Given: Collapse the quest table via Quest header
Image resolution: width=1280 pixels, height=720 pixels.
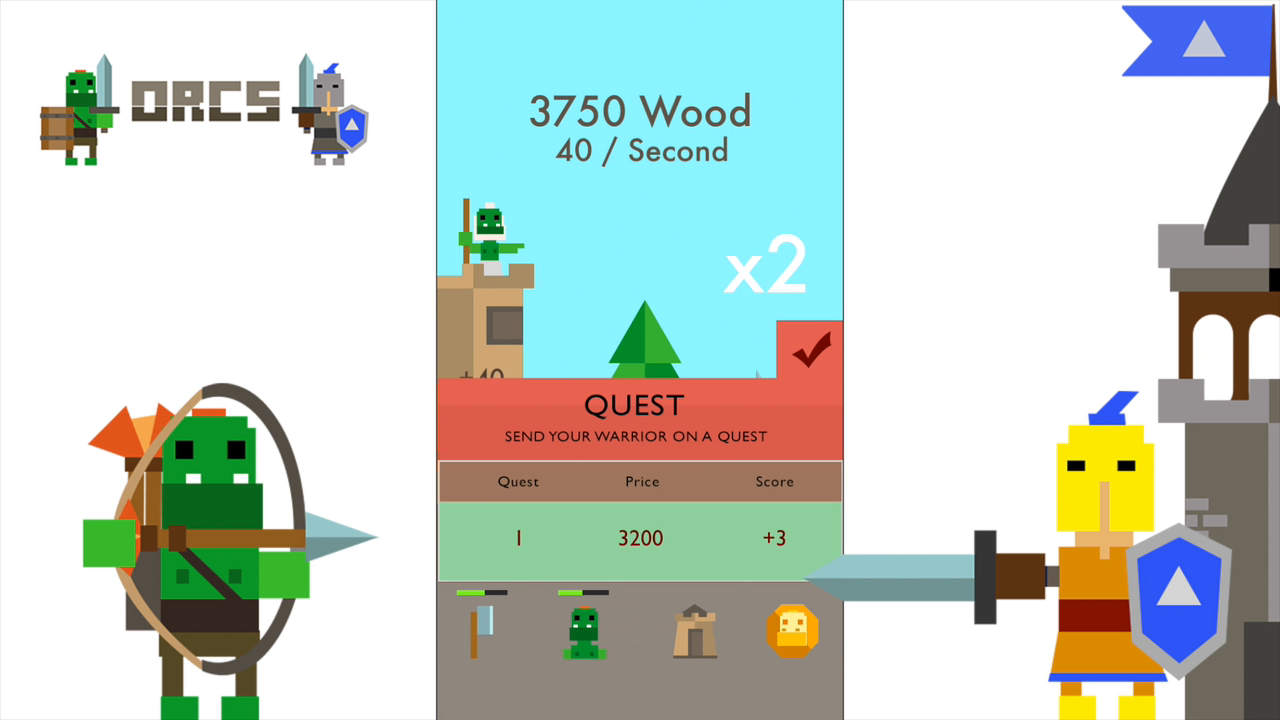Looking at the screenshot, I should click(518, 481).
